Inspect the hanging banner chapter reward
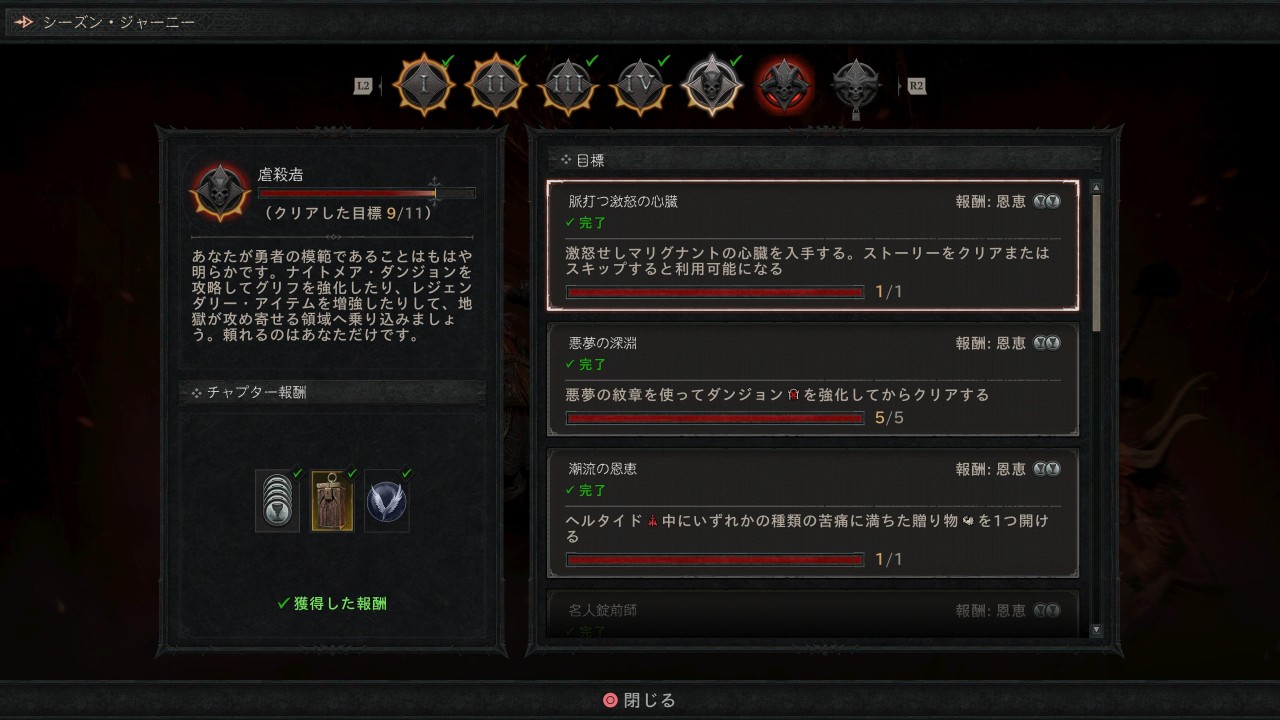 (332, 500)
